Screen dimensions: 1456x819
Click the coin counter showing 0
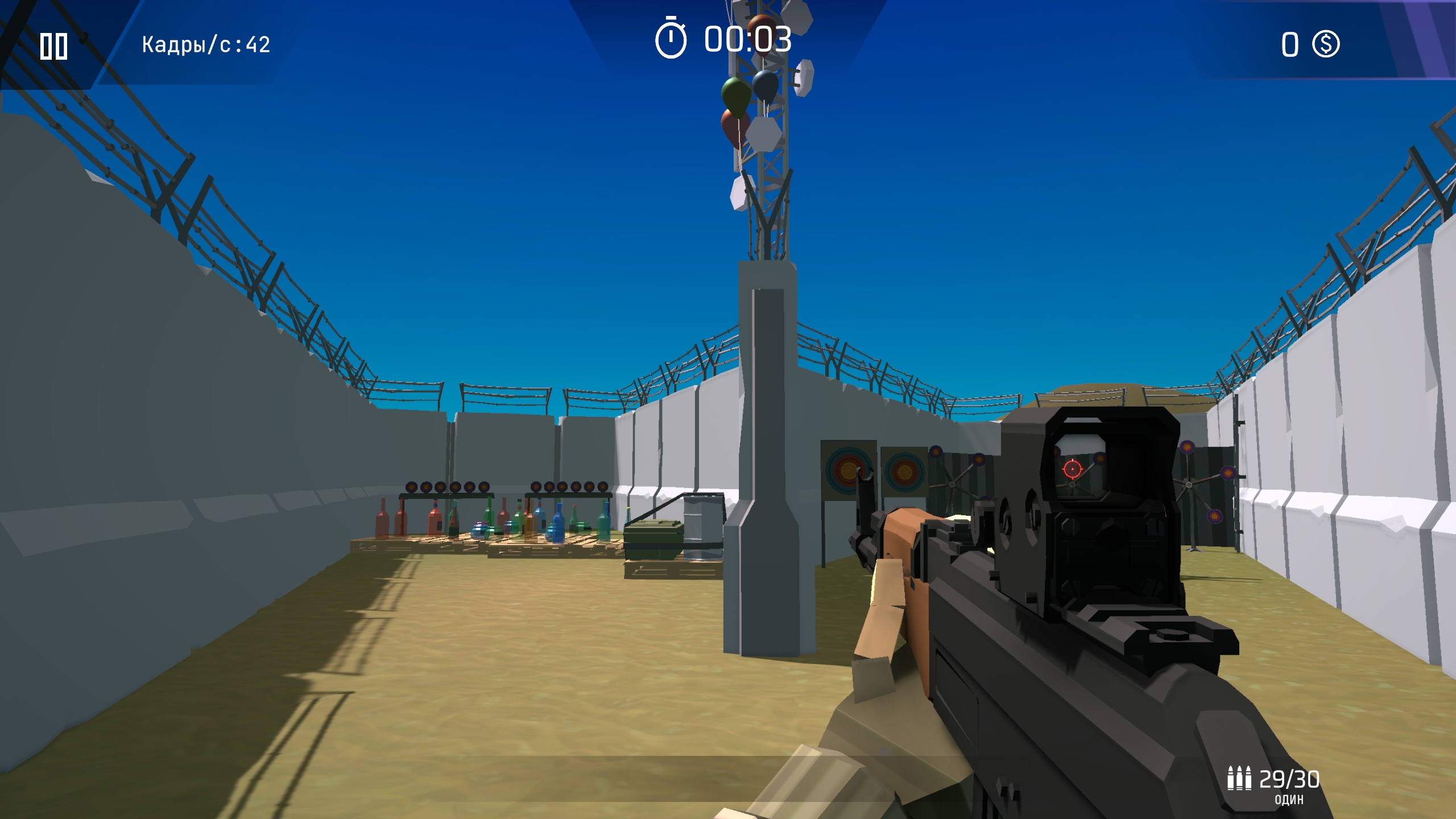coord(1290,44)
